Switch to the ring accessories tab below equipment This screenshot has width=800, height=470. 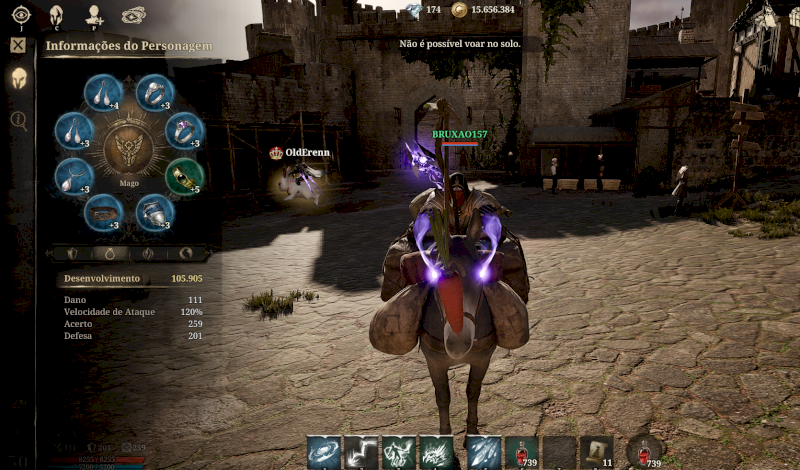coord(112,254)
